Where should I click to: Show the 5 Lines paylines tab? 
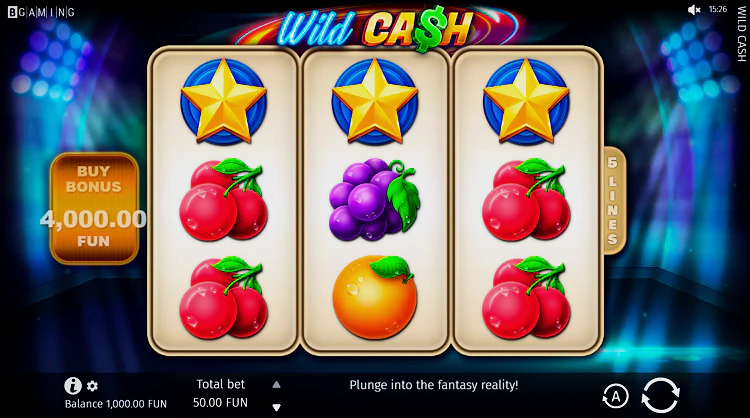point(613,200)
